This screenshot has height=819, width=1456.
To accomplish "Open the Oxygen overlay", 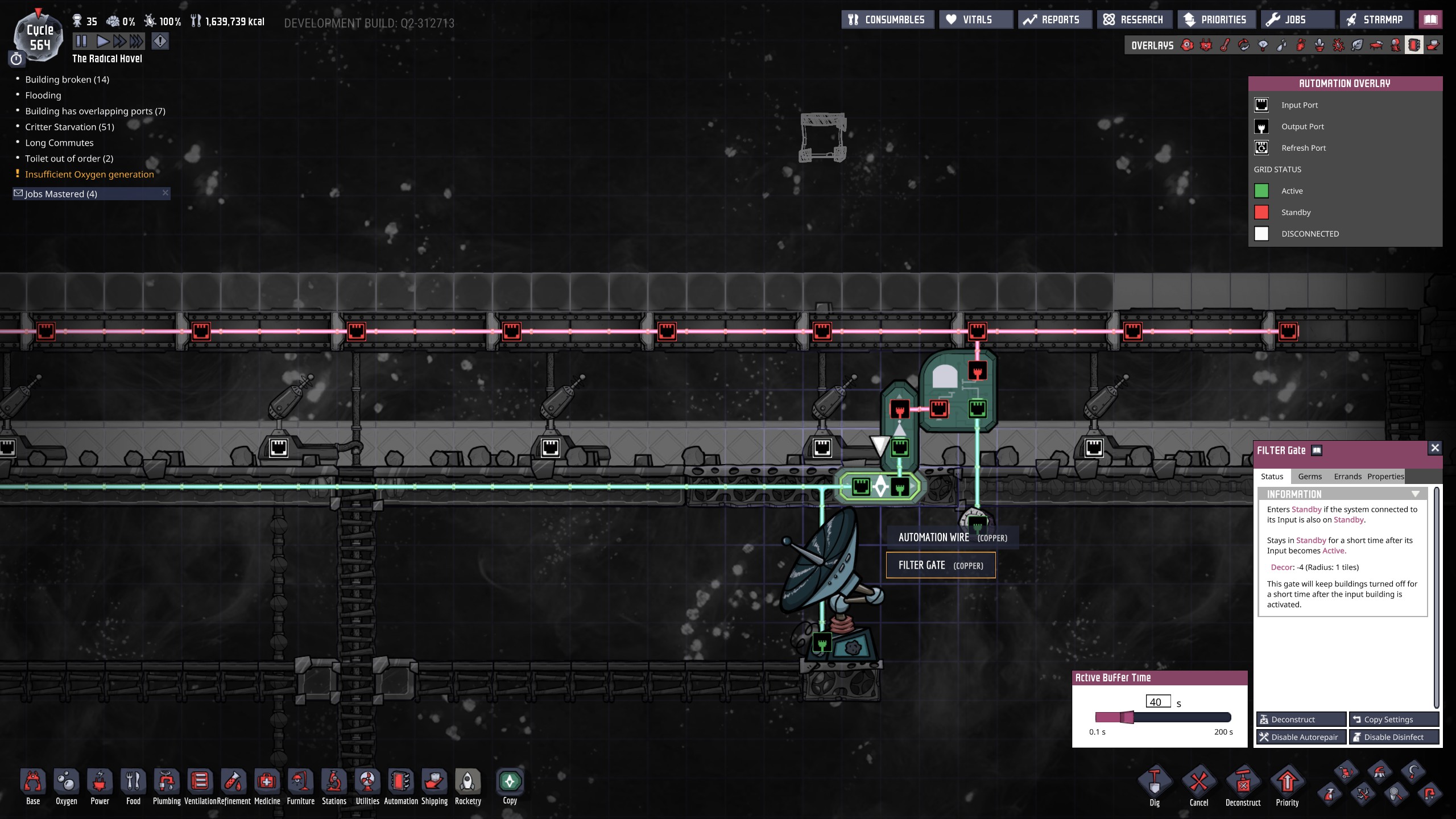I will (x=1186, y=45).
